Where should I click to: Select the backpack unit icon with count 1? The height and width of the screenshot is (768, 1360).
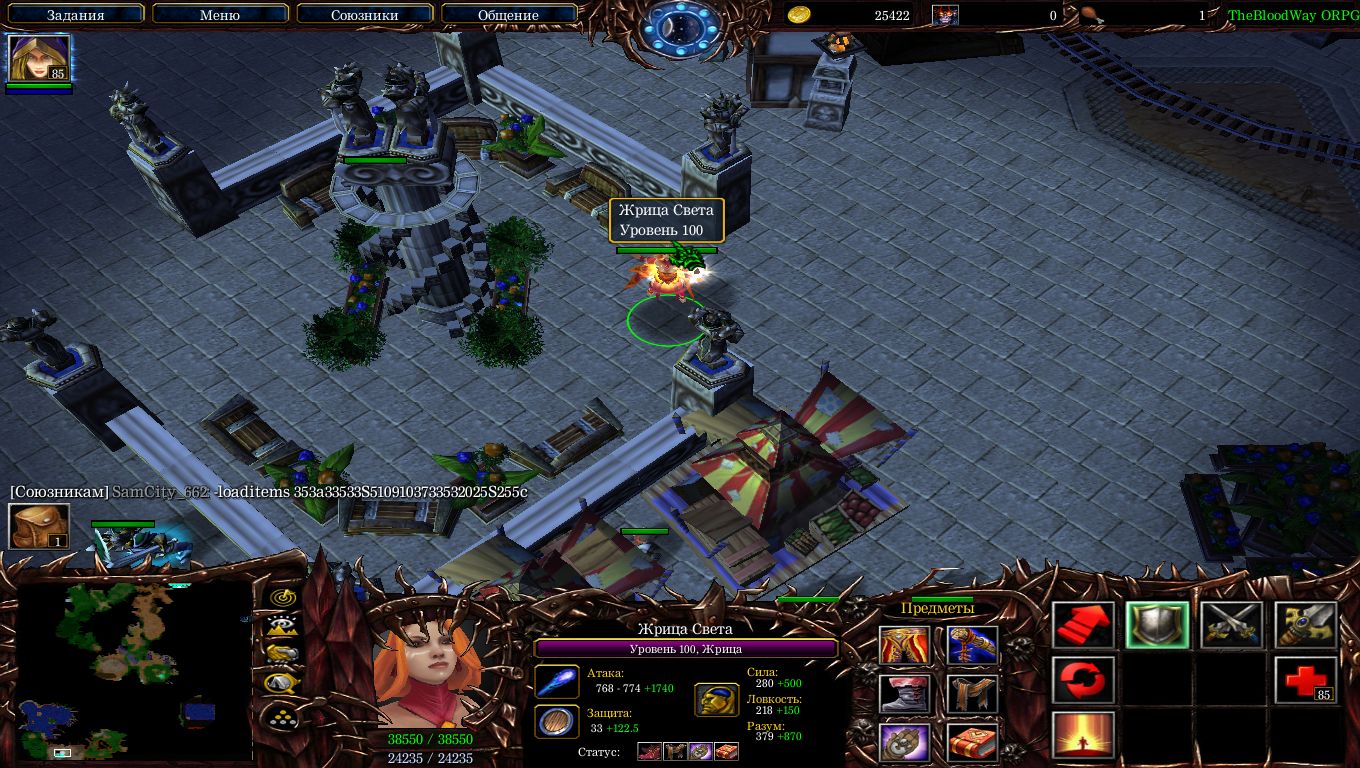(39, 526)
